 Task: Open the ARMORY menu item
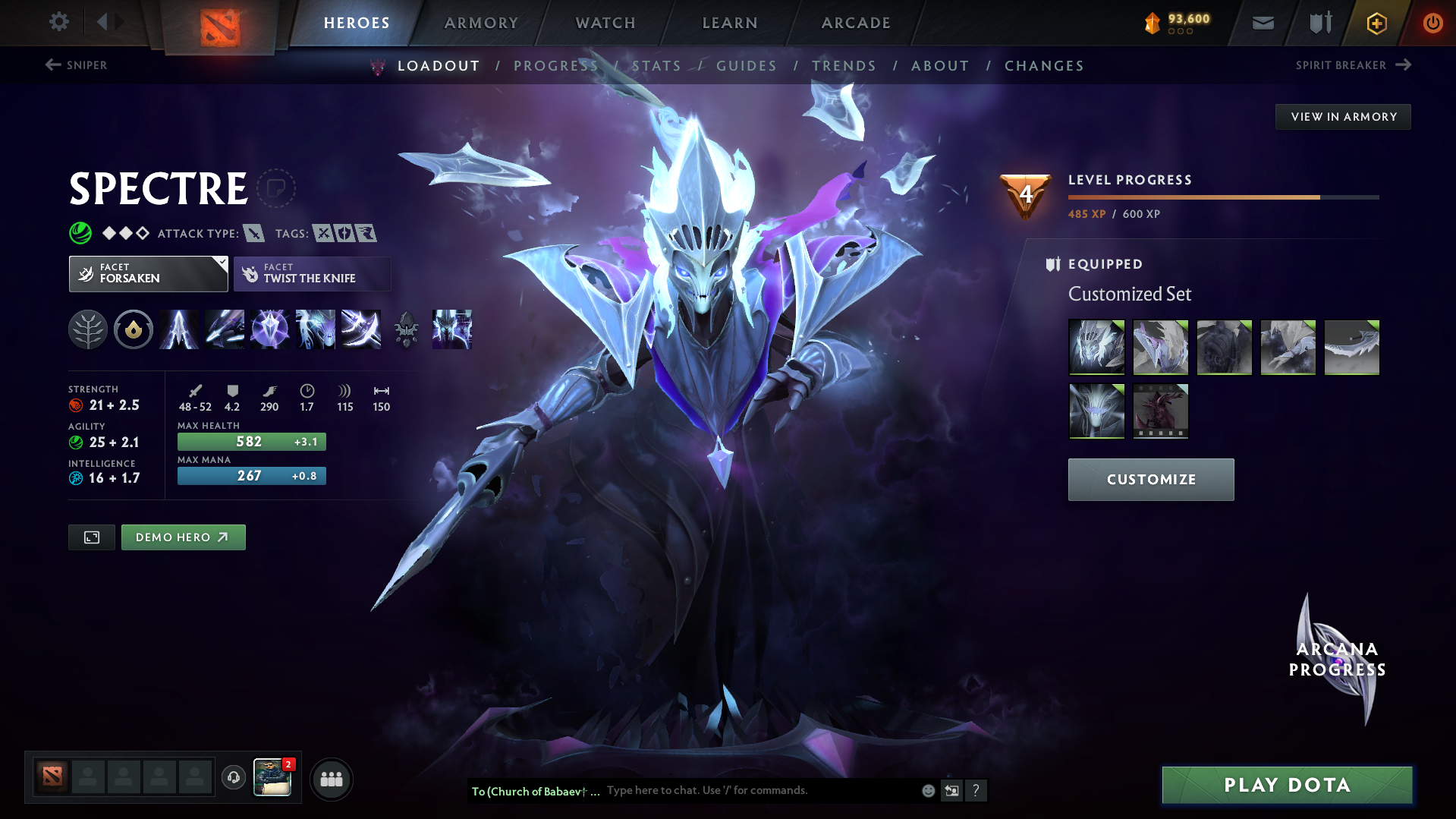(481, 22)
